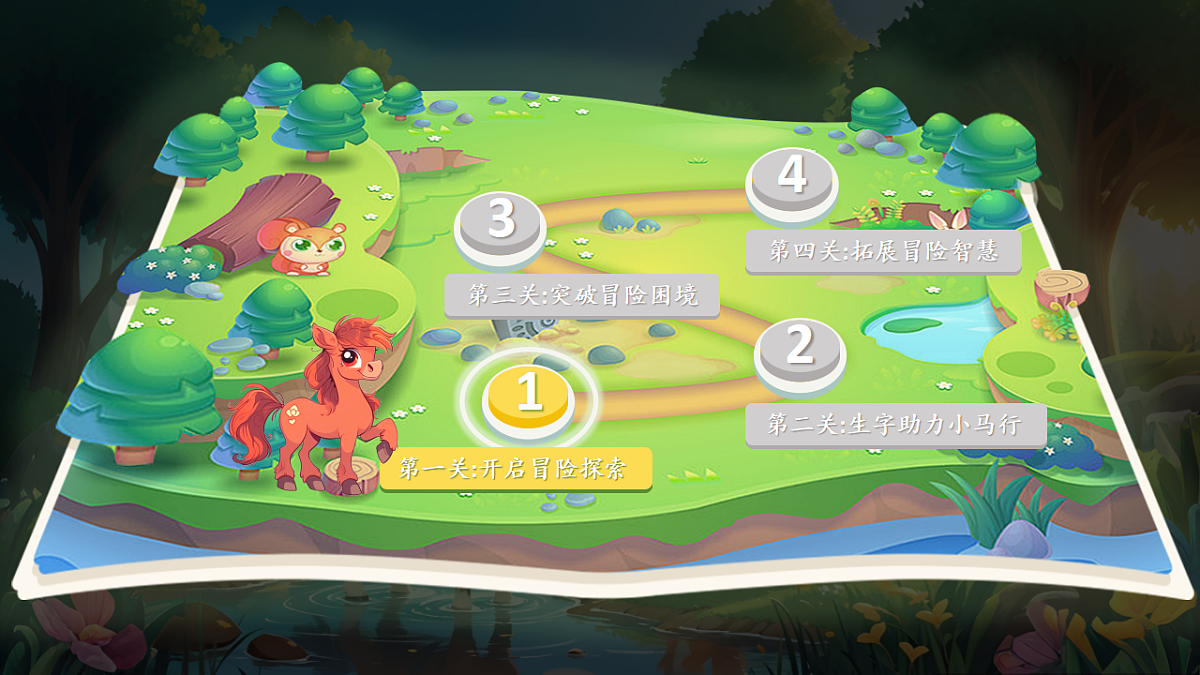Click the 第一关:开启冒险探索 label

(x=515, y=469)
